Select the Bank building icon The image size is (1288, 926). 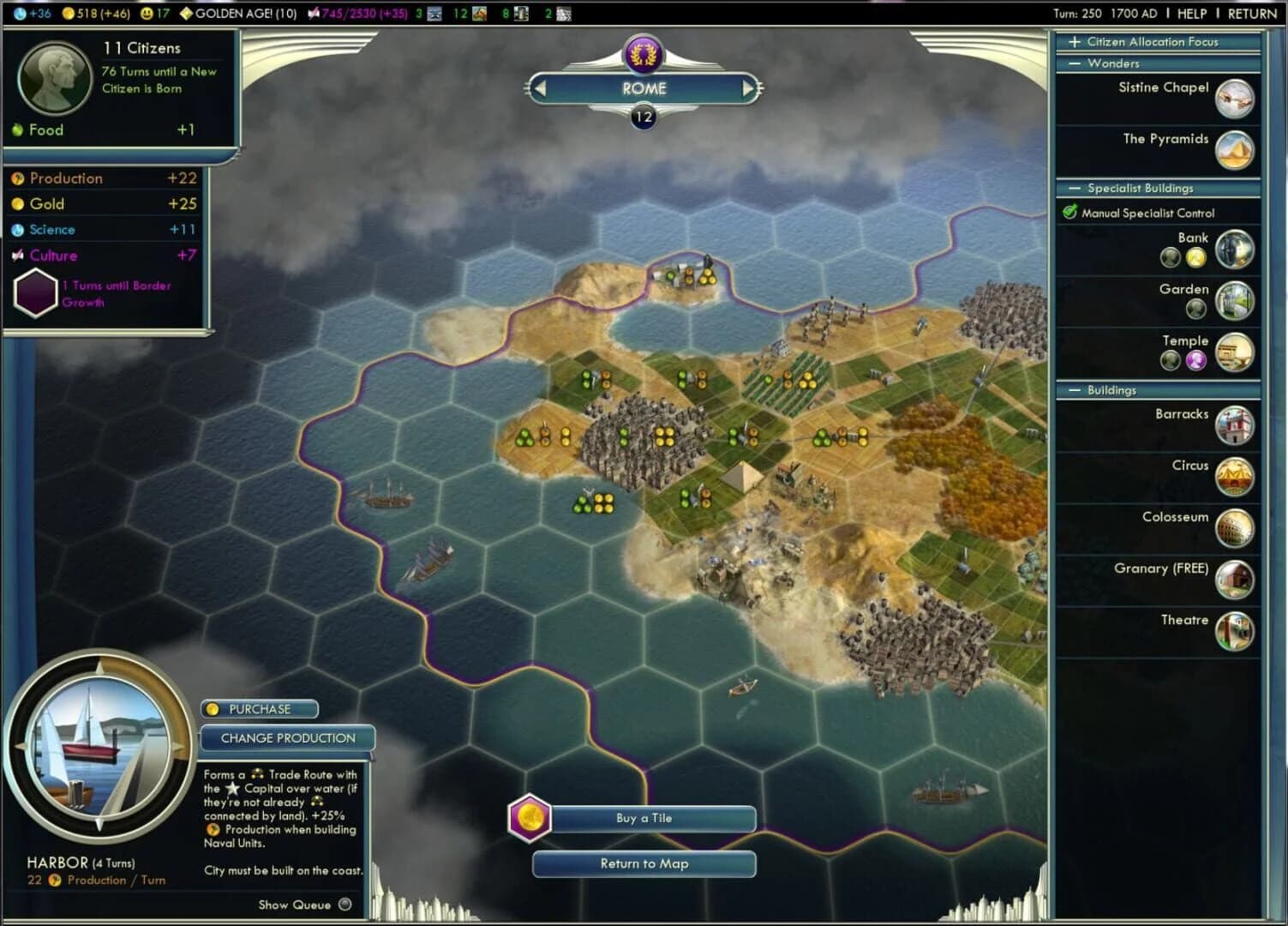(1235, 249)
